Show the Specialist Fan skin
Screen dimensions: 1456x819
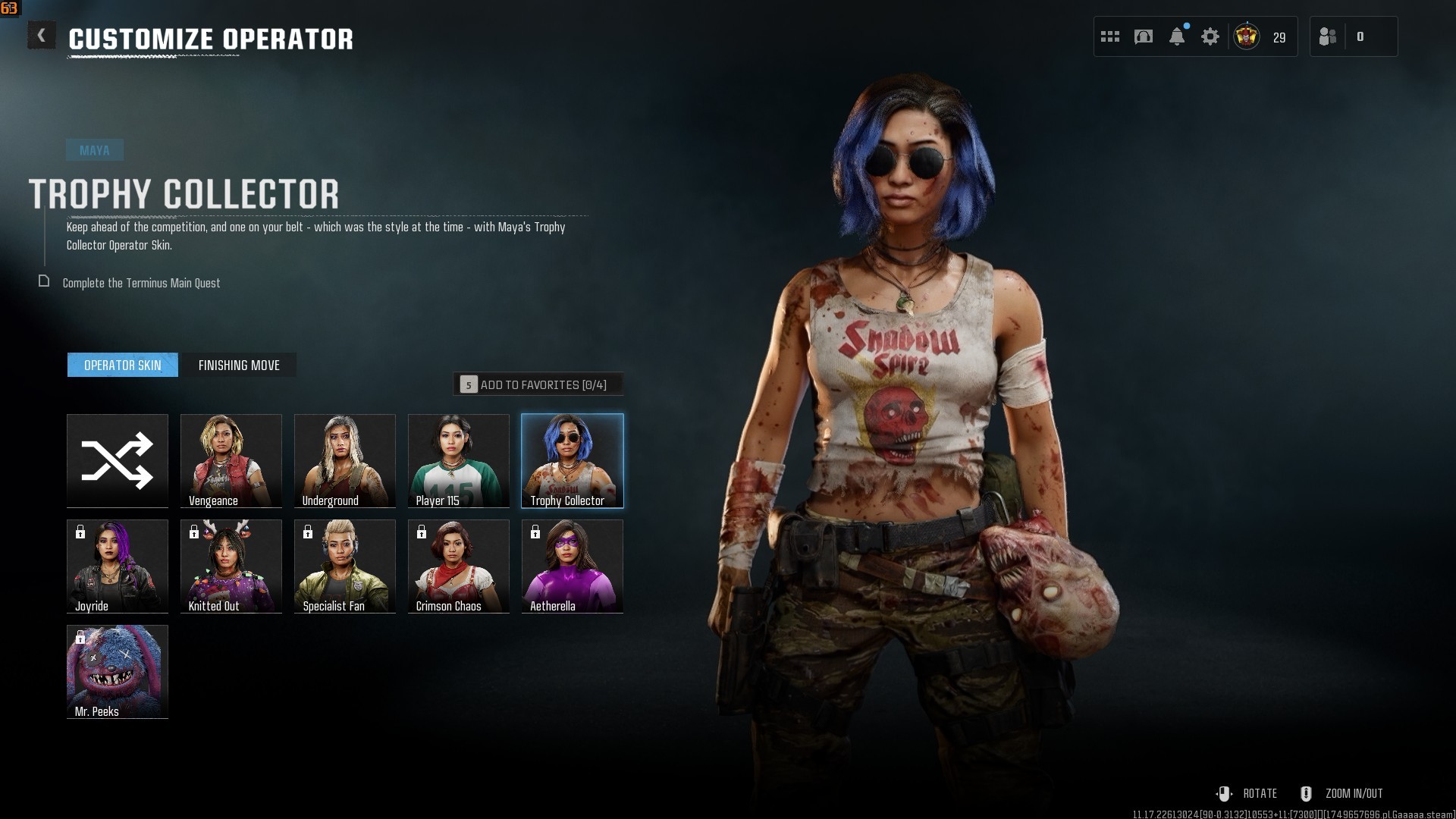pos(345,566)
